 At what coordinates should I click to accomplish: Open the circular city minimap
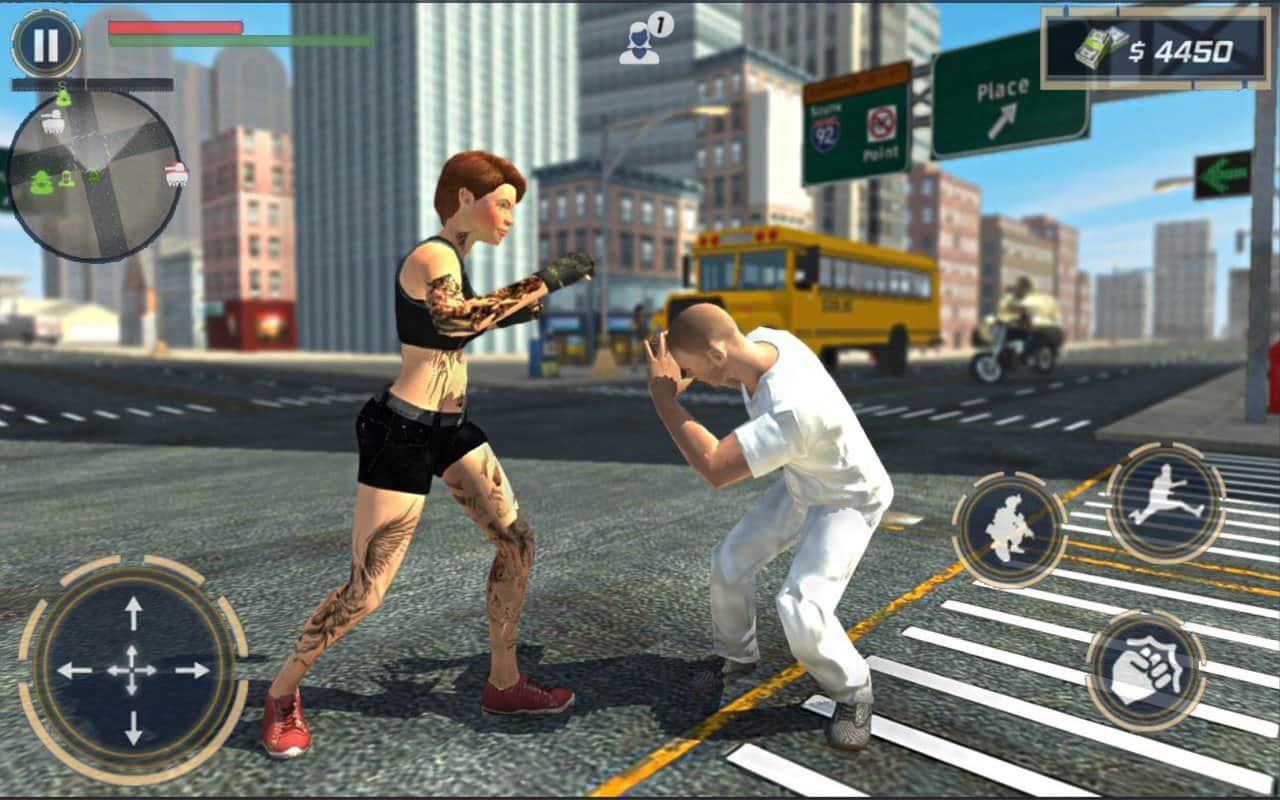[96, 177]
